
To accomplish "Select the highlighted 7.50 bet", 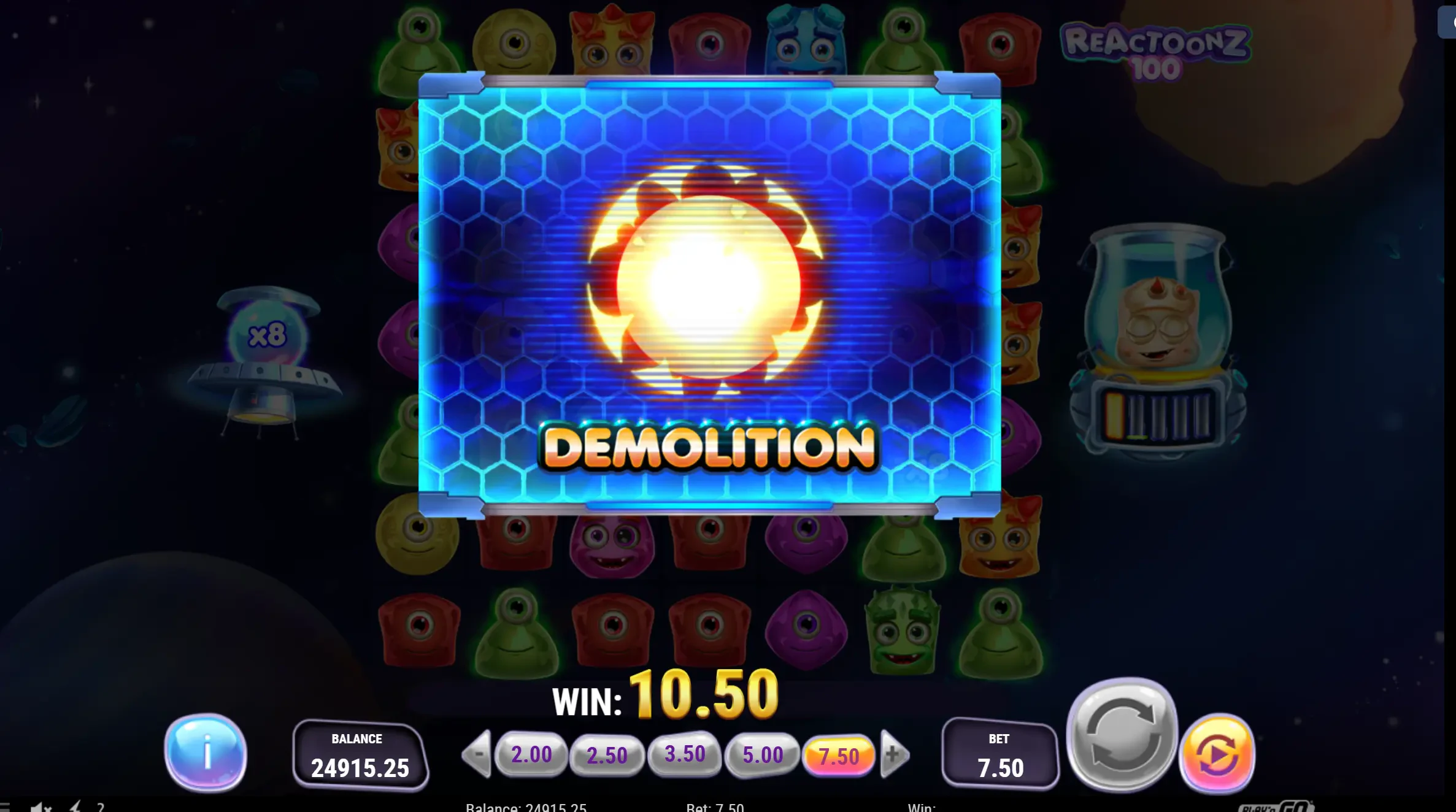I will [x=839, y=756].
